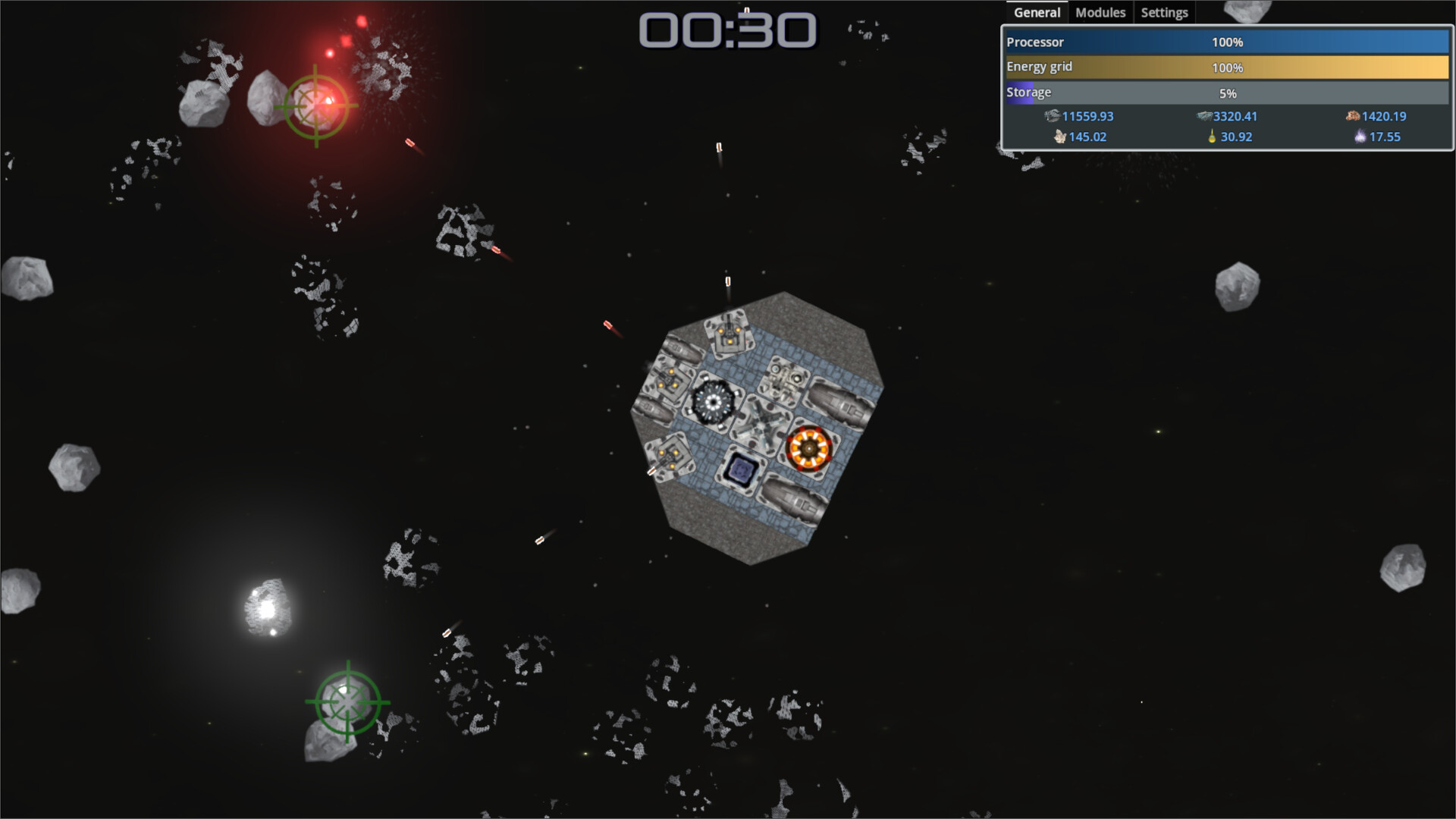
Task: Click the purple plasma resource icon showing 17.55
Action: click(1360, 136)
